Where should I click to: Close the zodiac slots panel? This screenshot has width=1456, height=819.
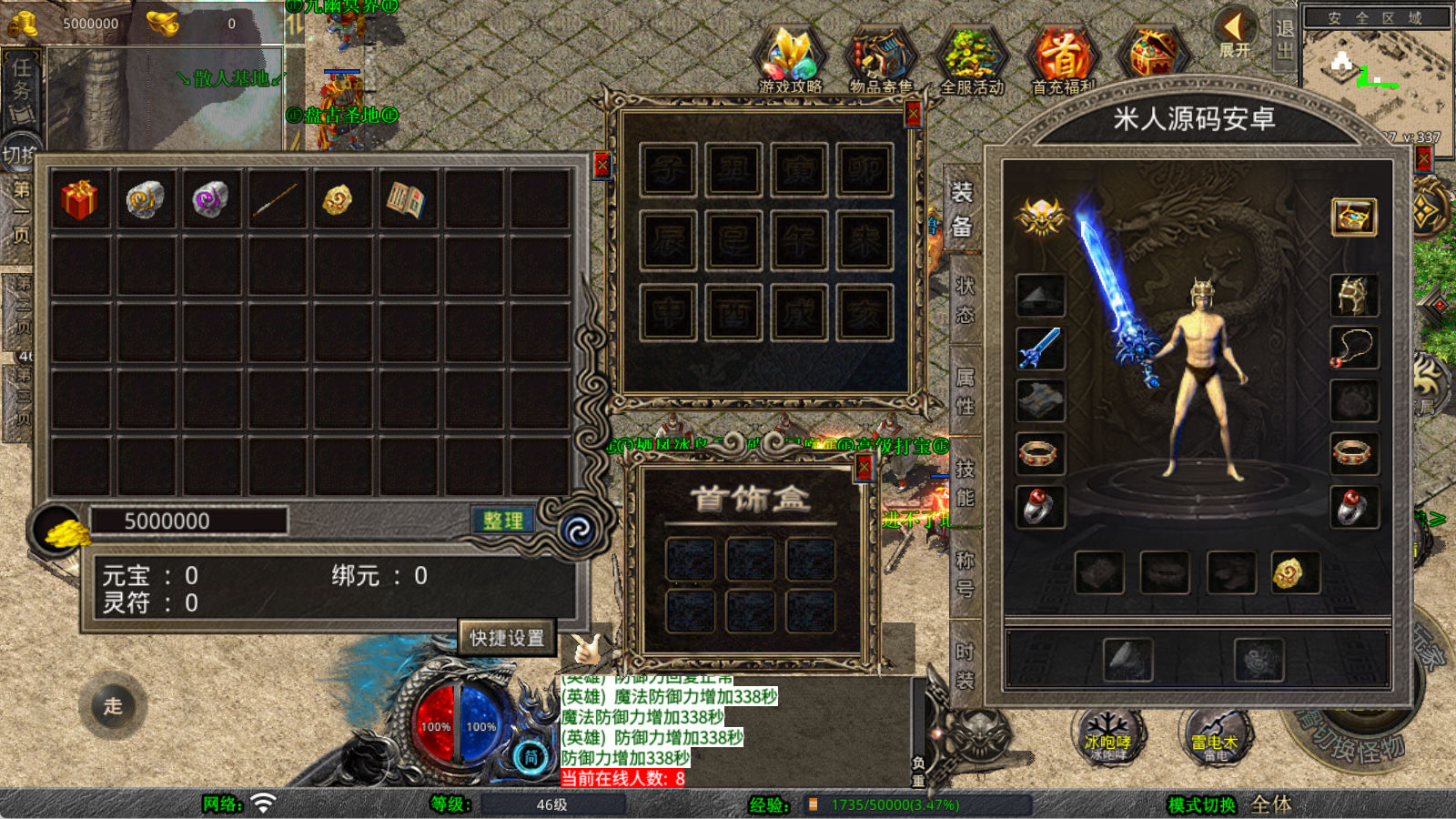[913, 114]
